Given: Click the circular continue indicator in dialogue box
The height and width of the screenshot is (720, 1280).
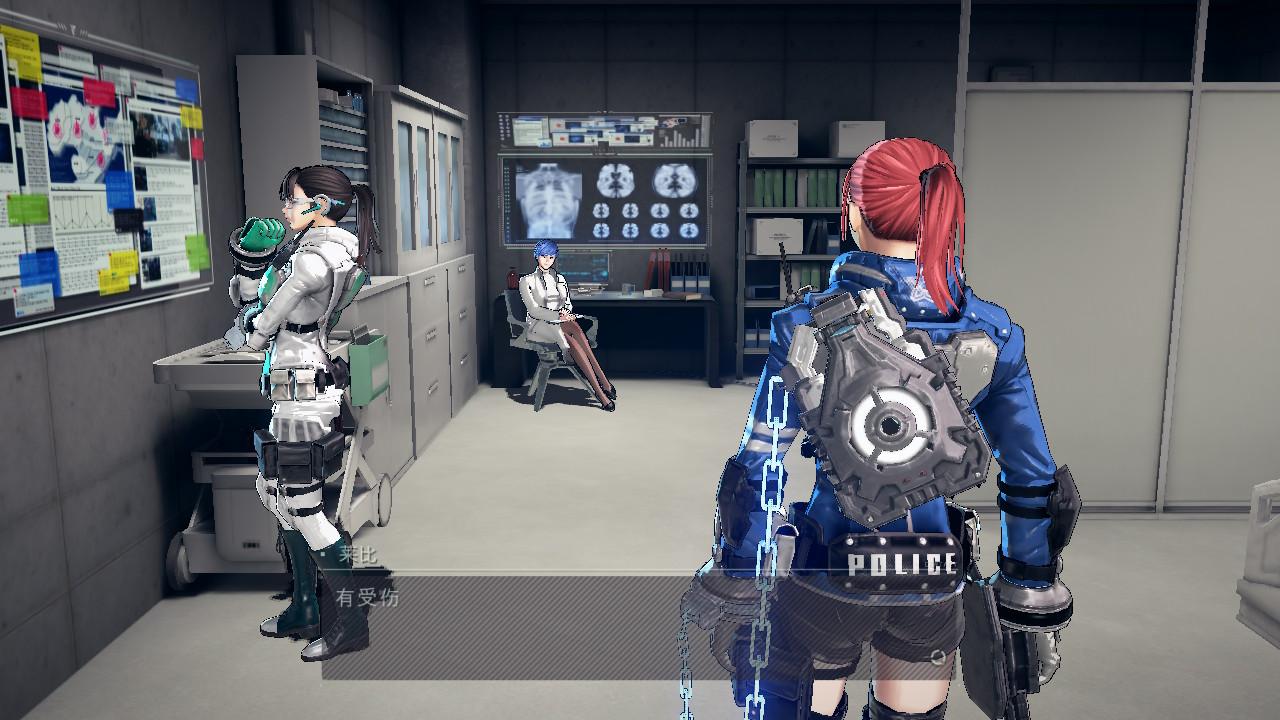Looking at the screenshot, I should pos(937,657).
